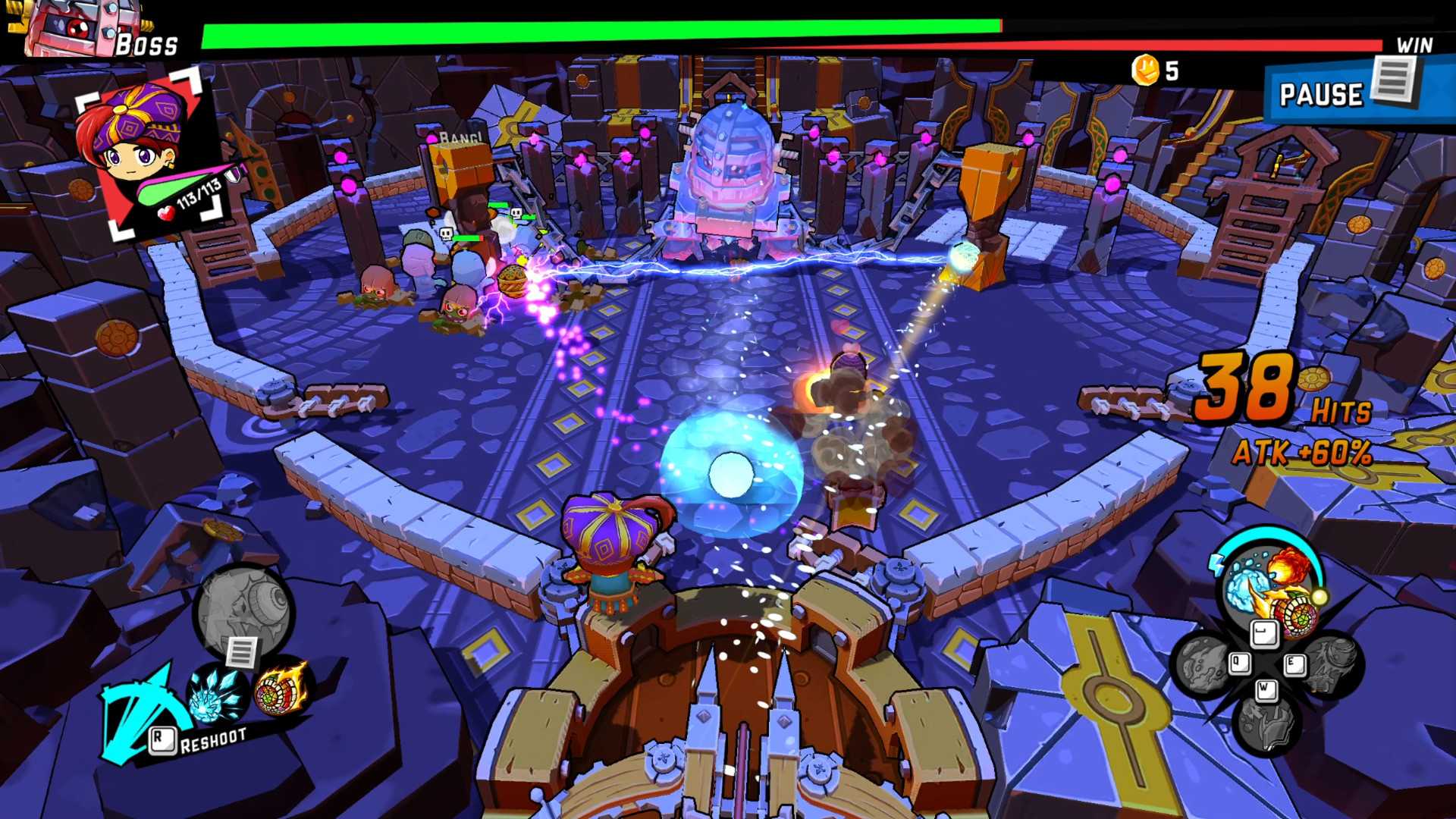This screenshot has width=1456, height=819.
Task: Select the W ability icon
Action: point(1267,689)
